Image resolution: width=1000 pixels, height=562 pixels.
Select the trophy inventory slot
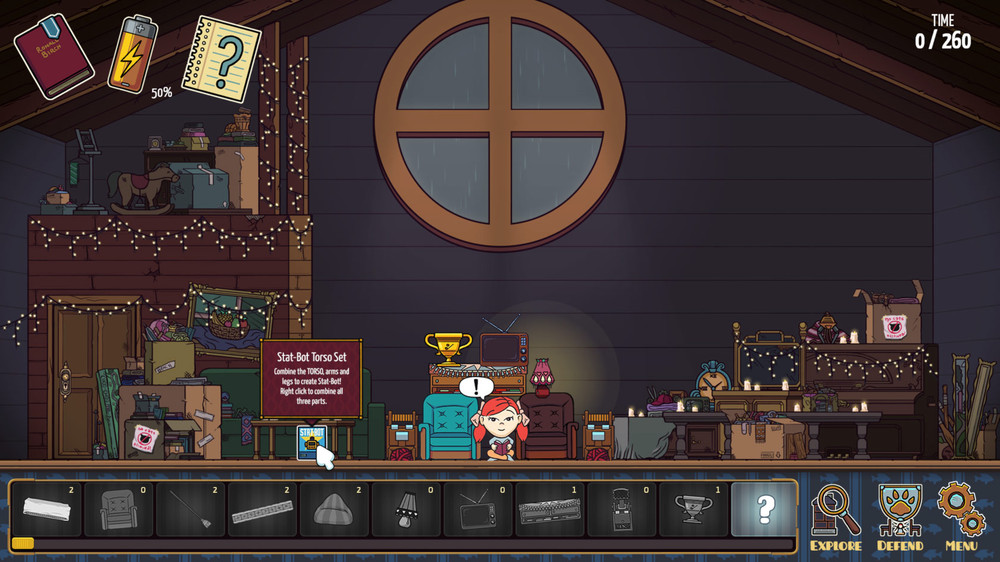pos(695,509)
